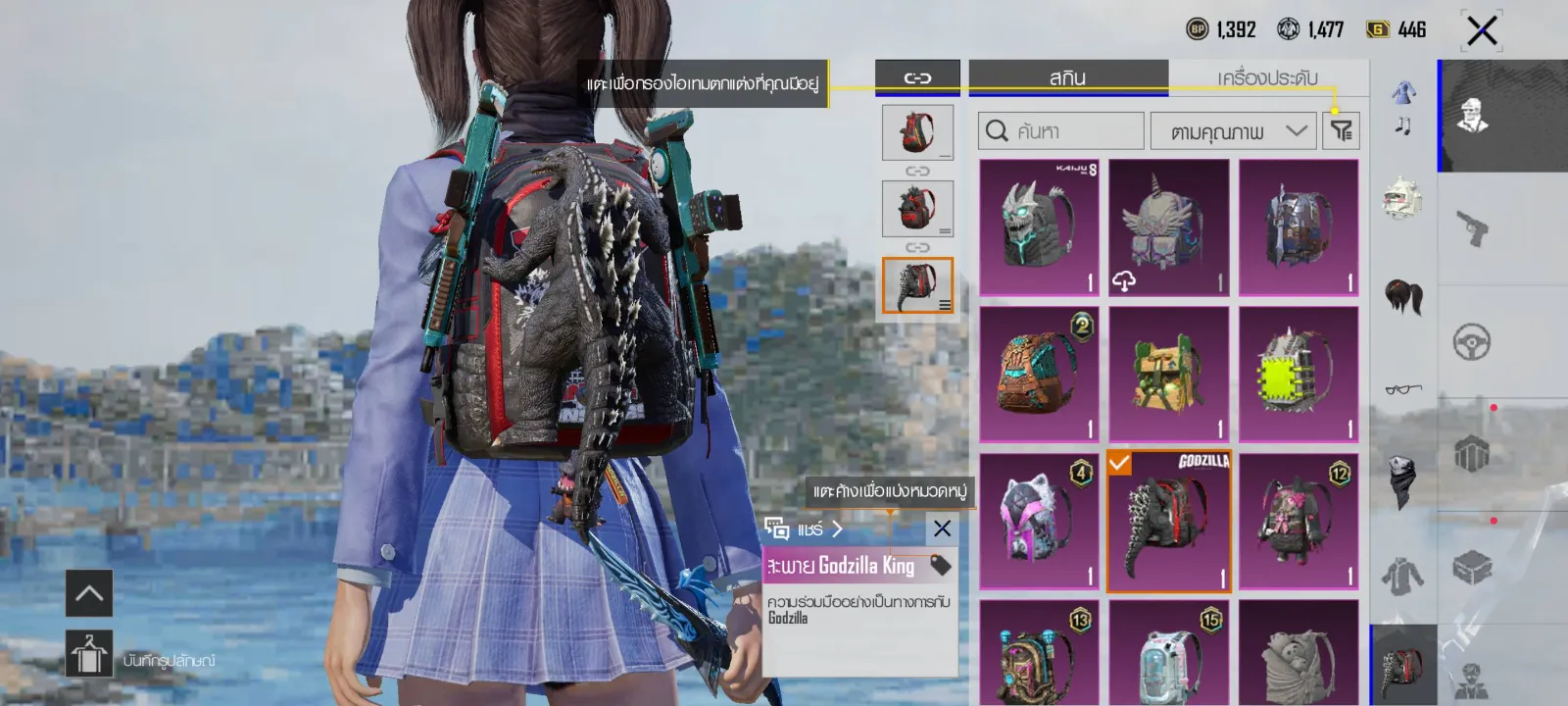This screenshot has height=706, width=1568.
Task: Click the ค้นหา search field
Action: tap(1060, 130)
